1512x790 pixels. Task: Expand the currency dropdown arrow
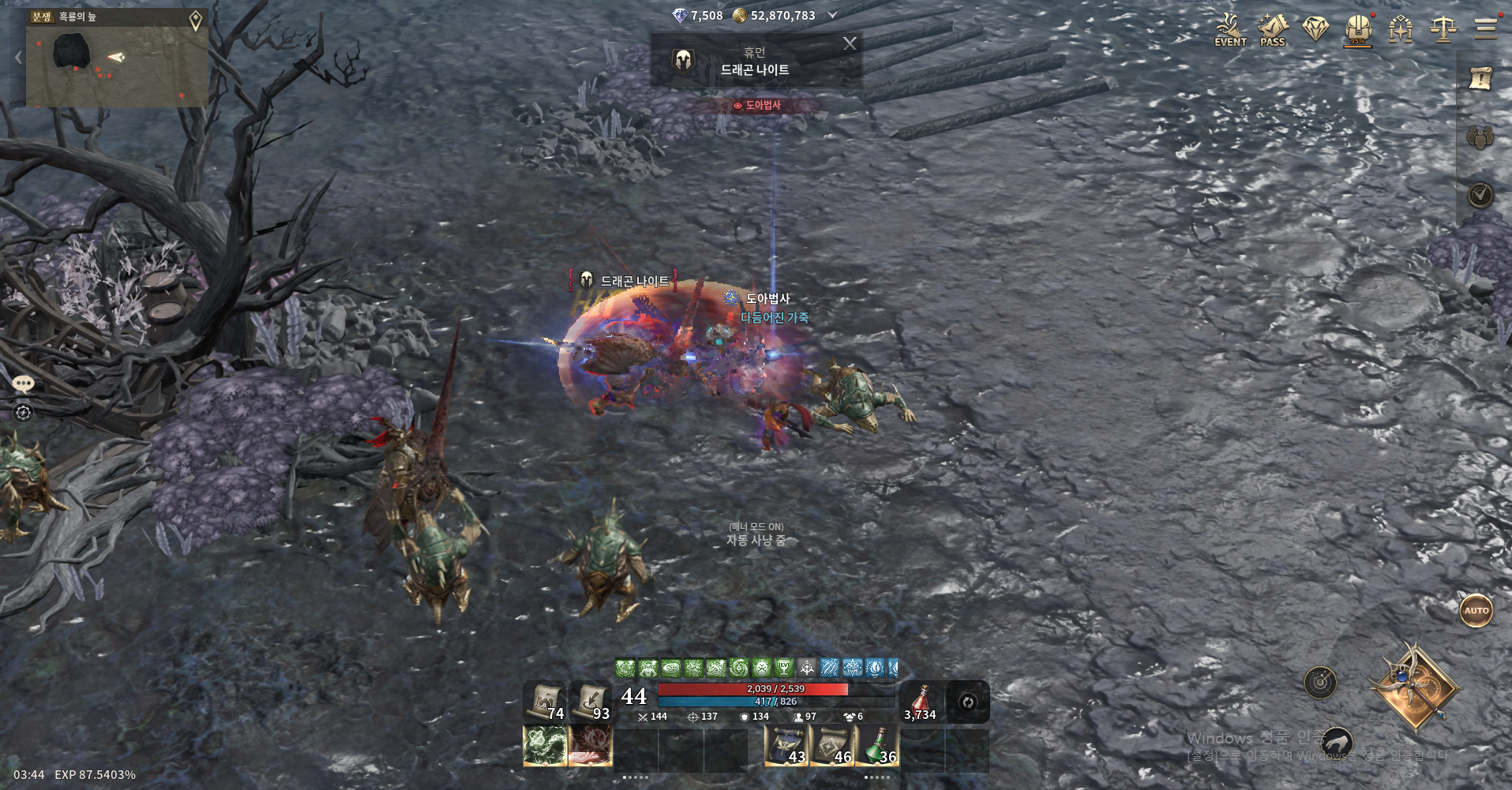832,15
